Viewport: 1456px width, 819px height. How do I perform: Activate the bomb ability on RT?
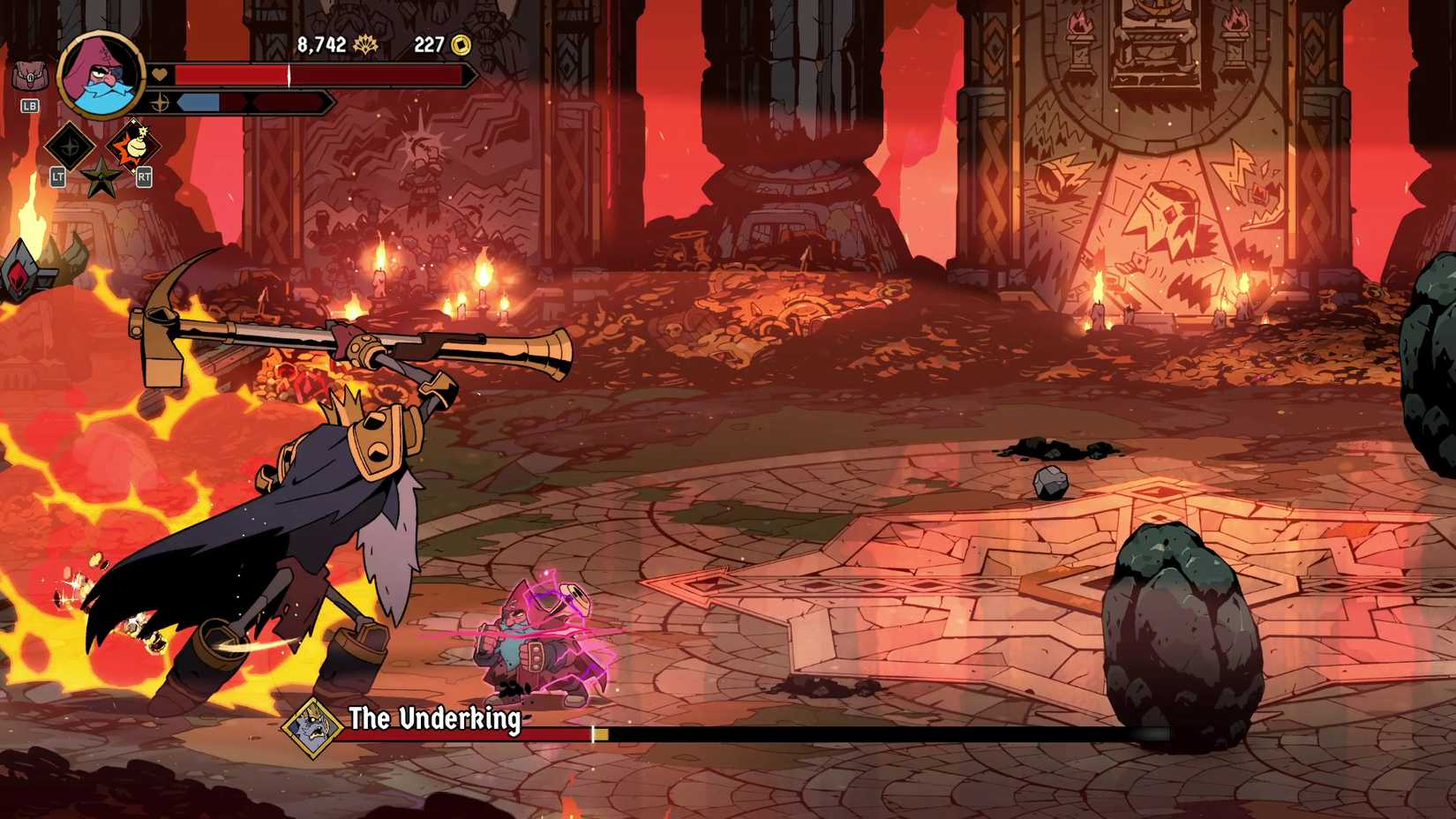point(134,146)
